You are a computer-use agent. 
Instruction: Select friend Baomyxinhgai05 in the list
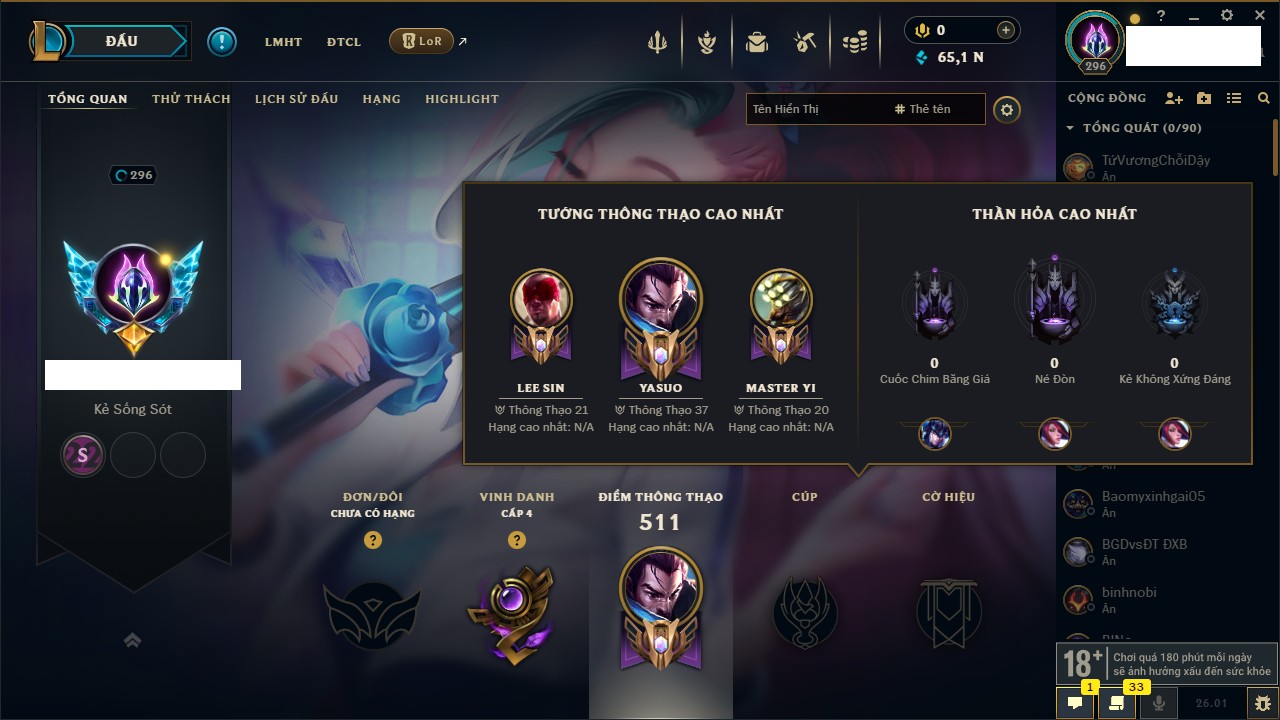point(1153,497)
